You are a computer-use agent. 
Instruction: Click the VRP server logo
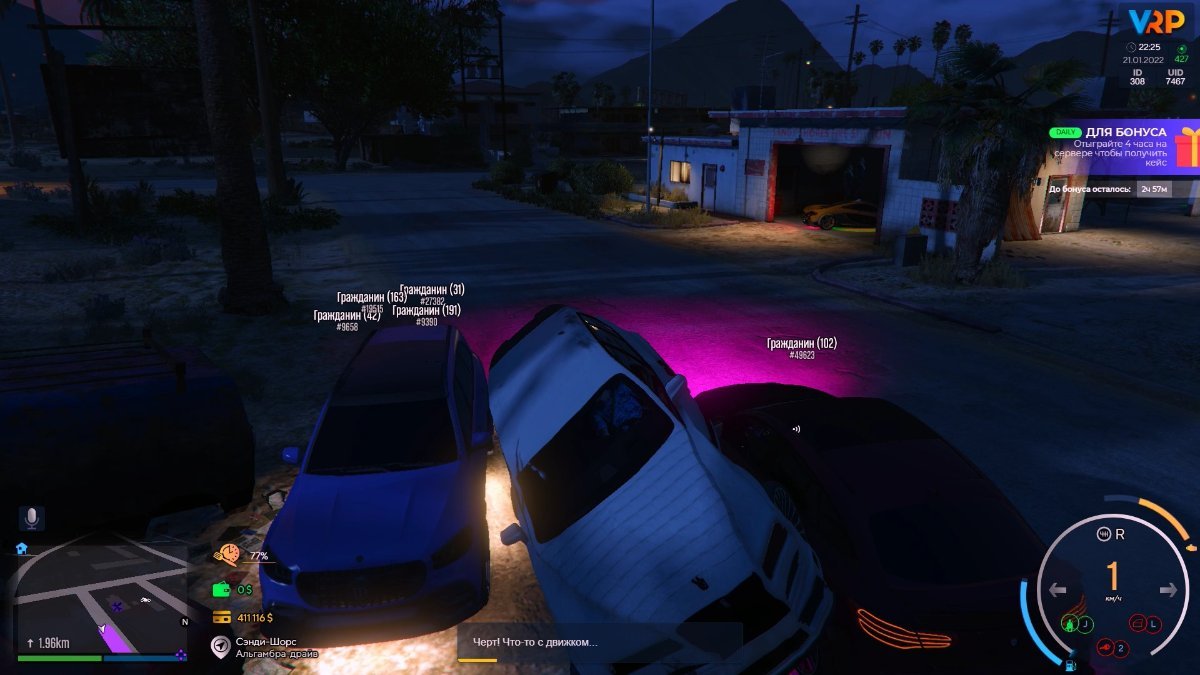1156,21
